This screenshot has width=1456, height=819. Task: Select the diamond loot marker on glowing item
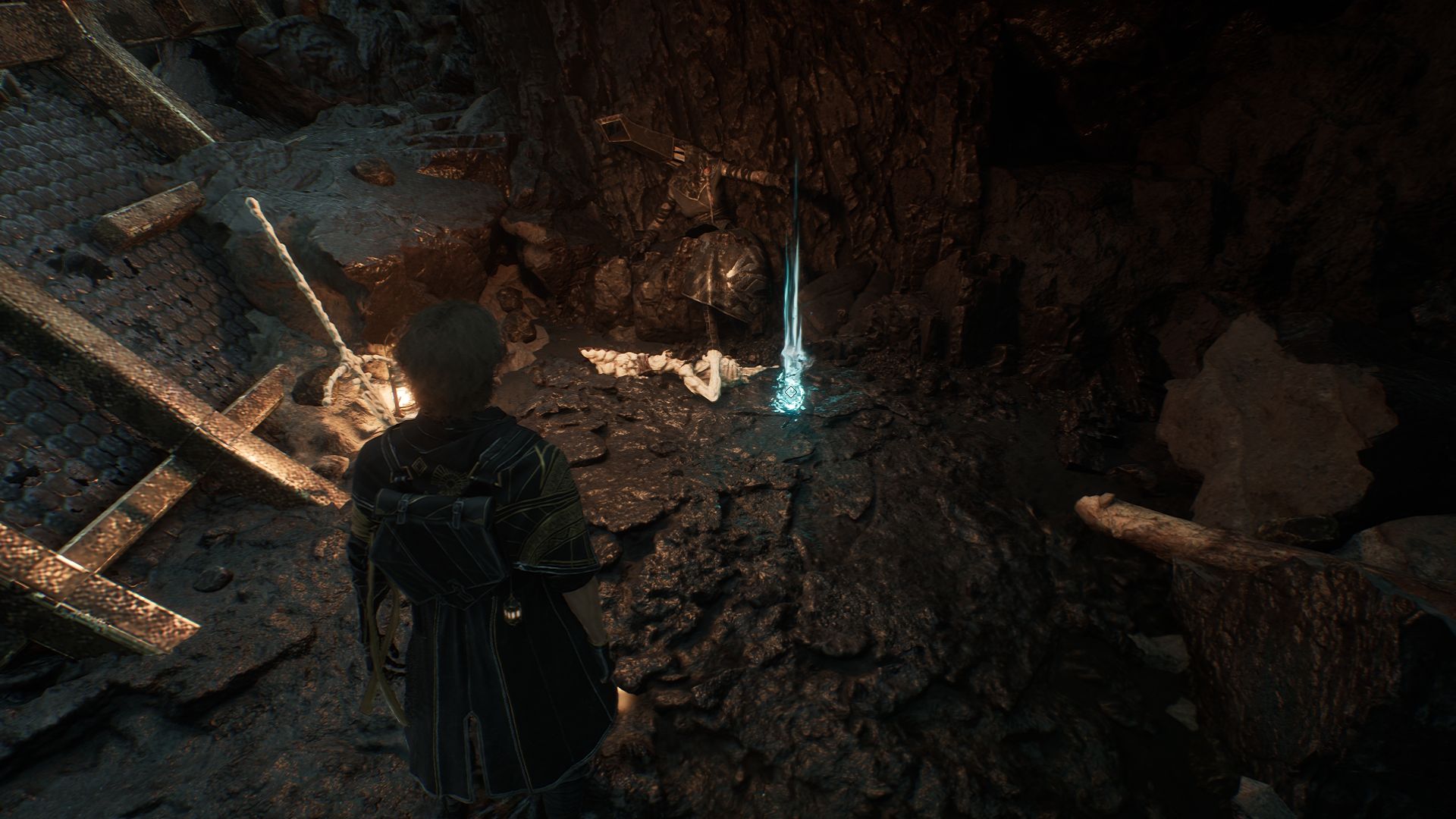pyautogui.click(x=791, y=392)
